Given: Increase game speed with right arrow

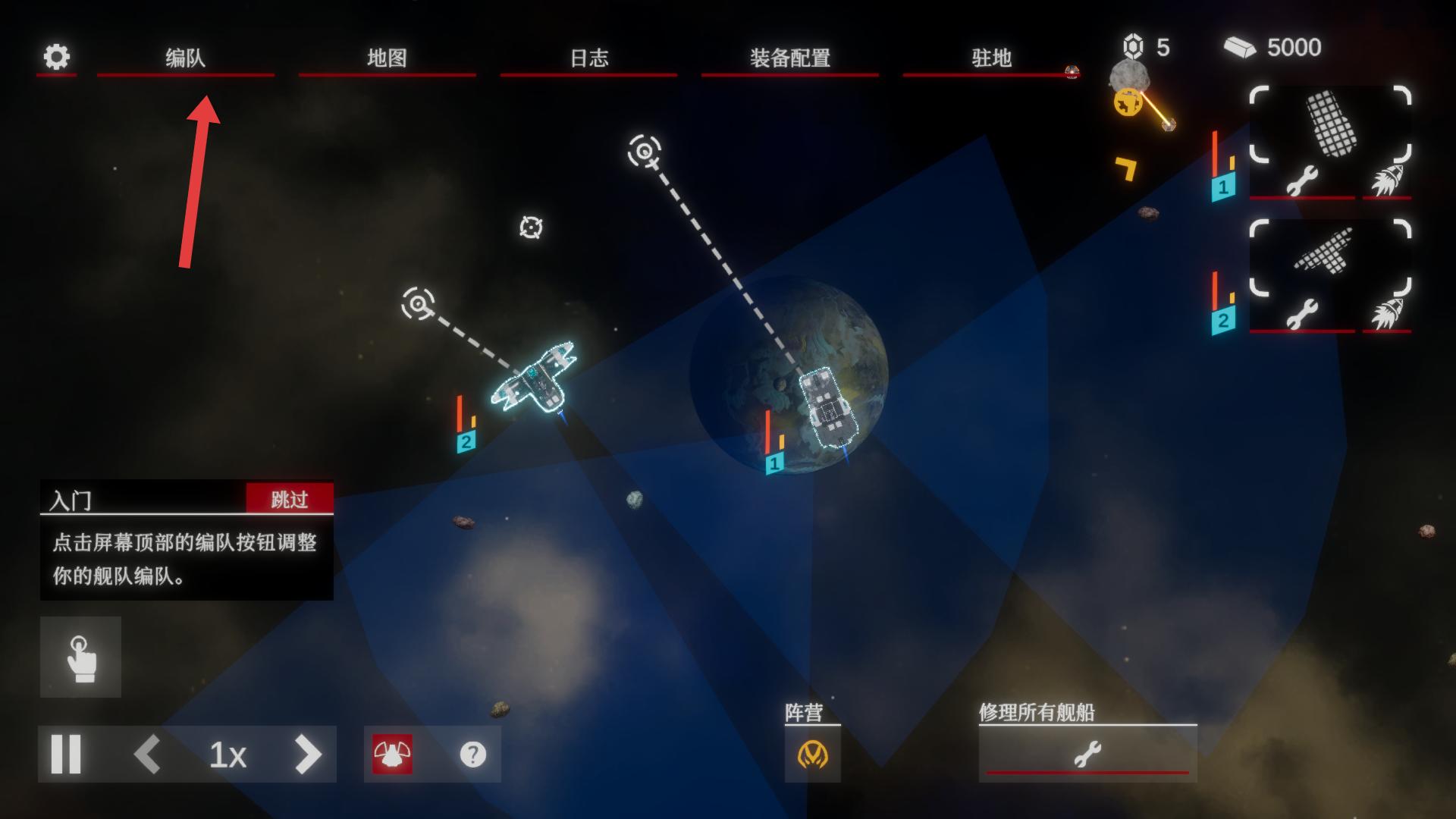Looking at the screenshot, I should (x=307, y=755).
